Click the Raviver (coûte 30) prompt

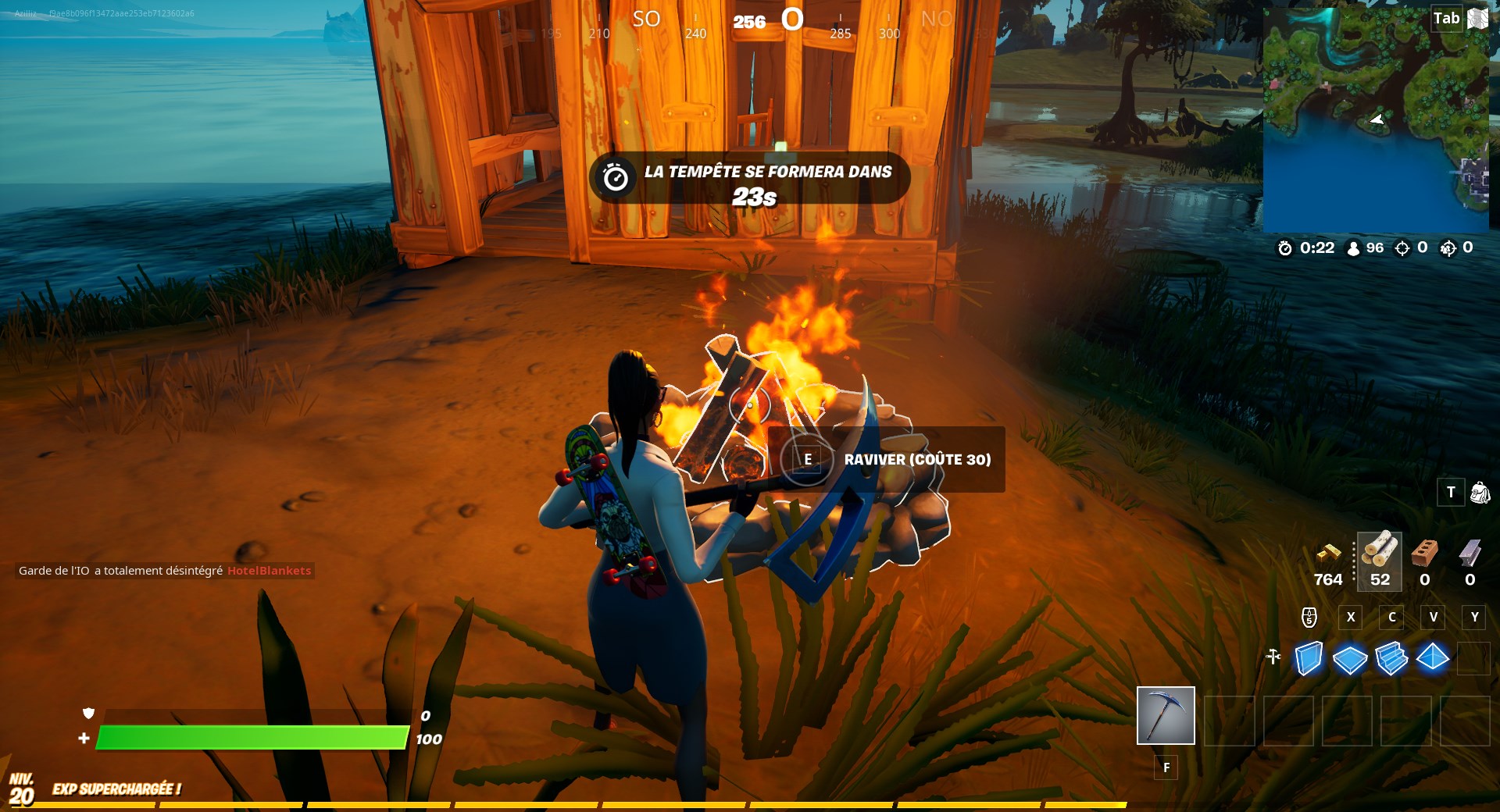(x=916, y=461)
